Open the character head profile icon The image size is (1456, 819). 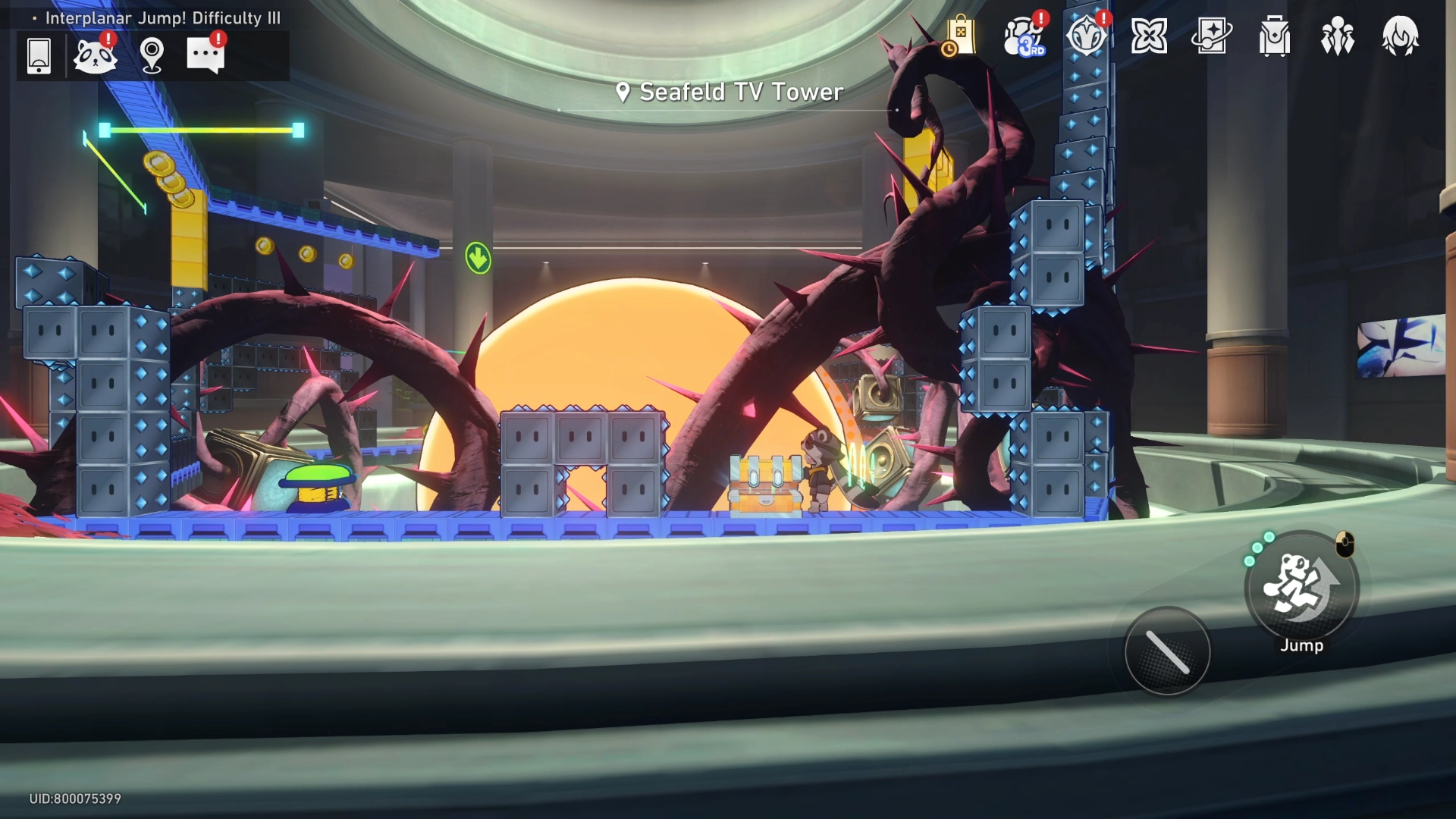pyautogui.click(x=1400, y=36)
